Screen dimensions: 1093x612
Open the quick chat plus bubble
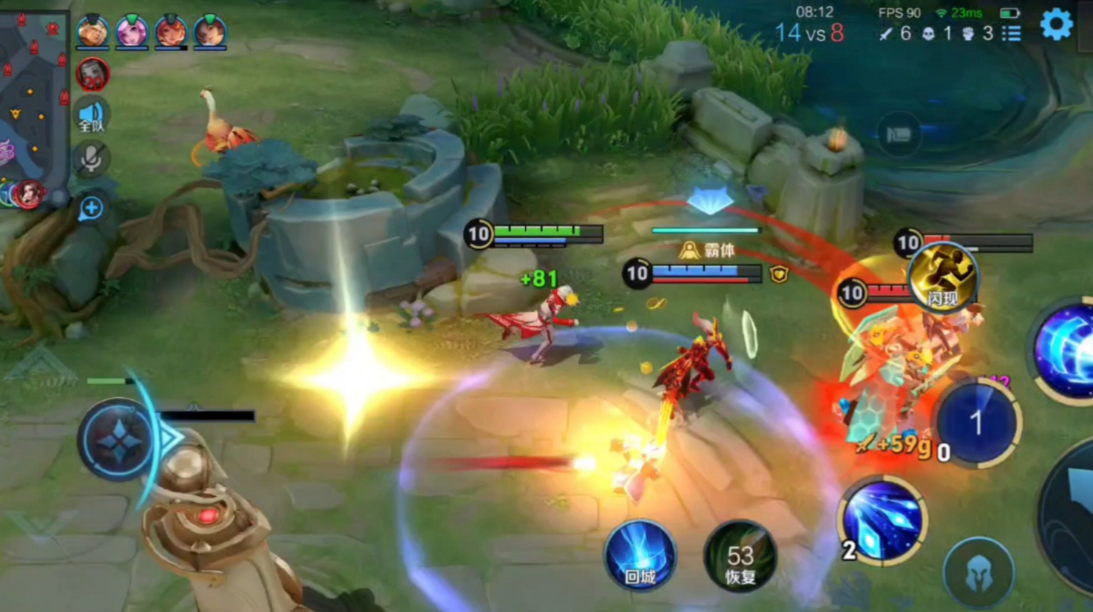[91, 208]
